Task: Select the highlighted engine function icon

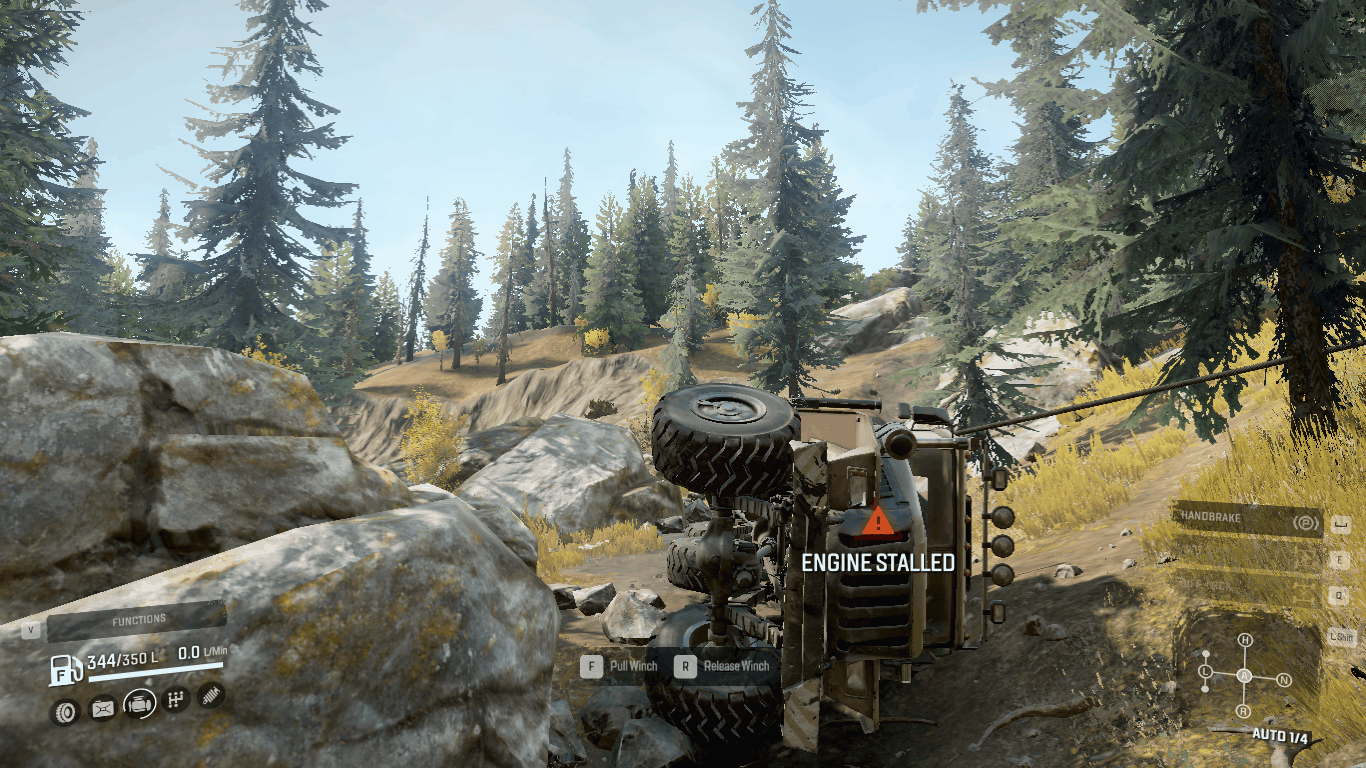Action: tap(139, 703)
